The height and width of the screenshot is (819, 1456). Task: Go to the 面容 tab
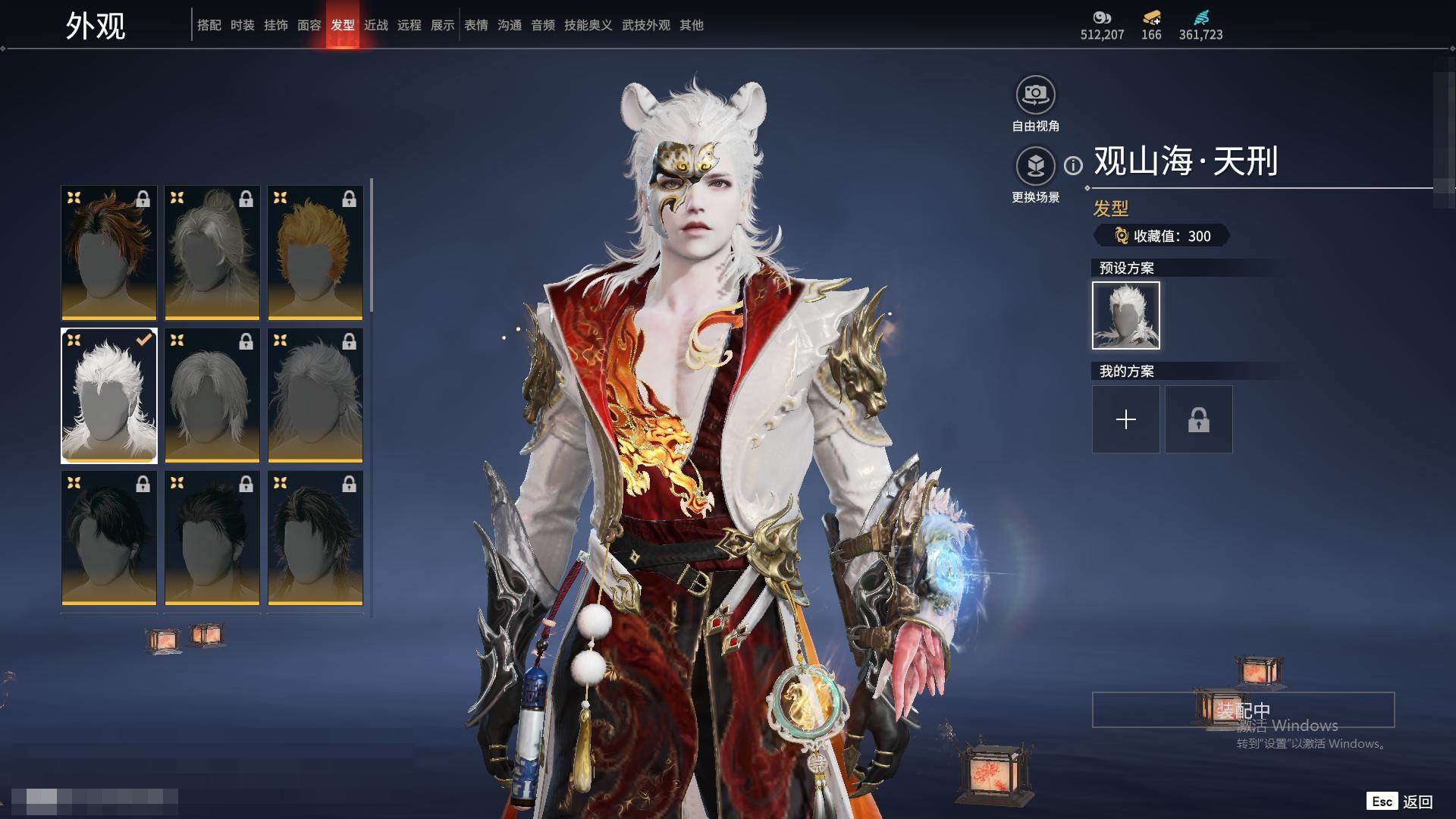point(309,25)
